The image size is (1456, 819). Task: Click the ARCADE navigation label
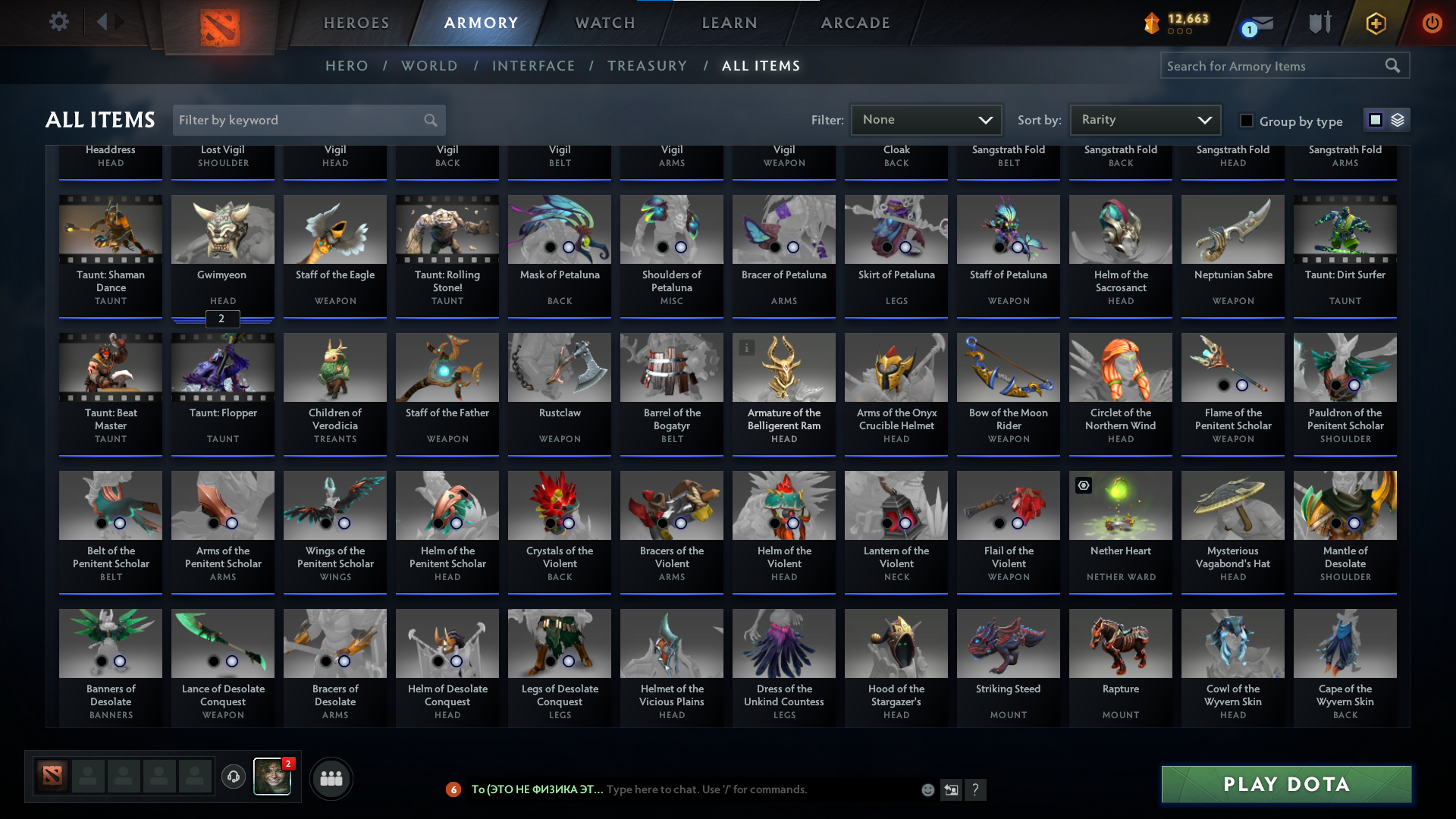tap(855, 23)
